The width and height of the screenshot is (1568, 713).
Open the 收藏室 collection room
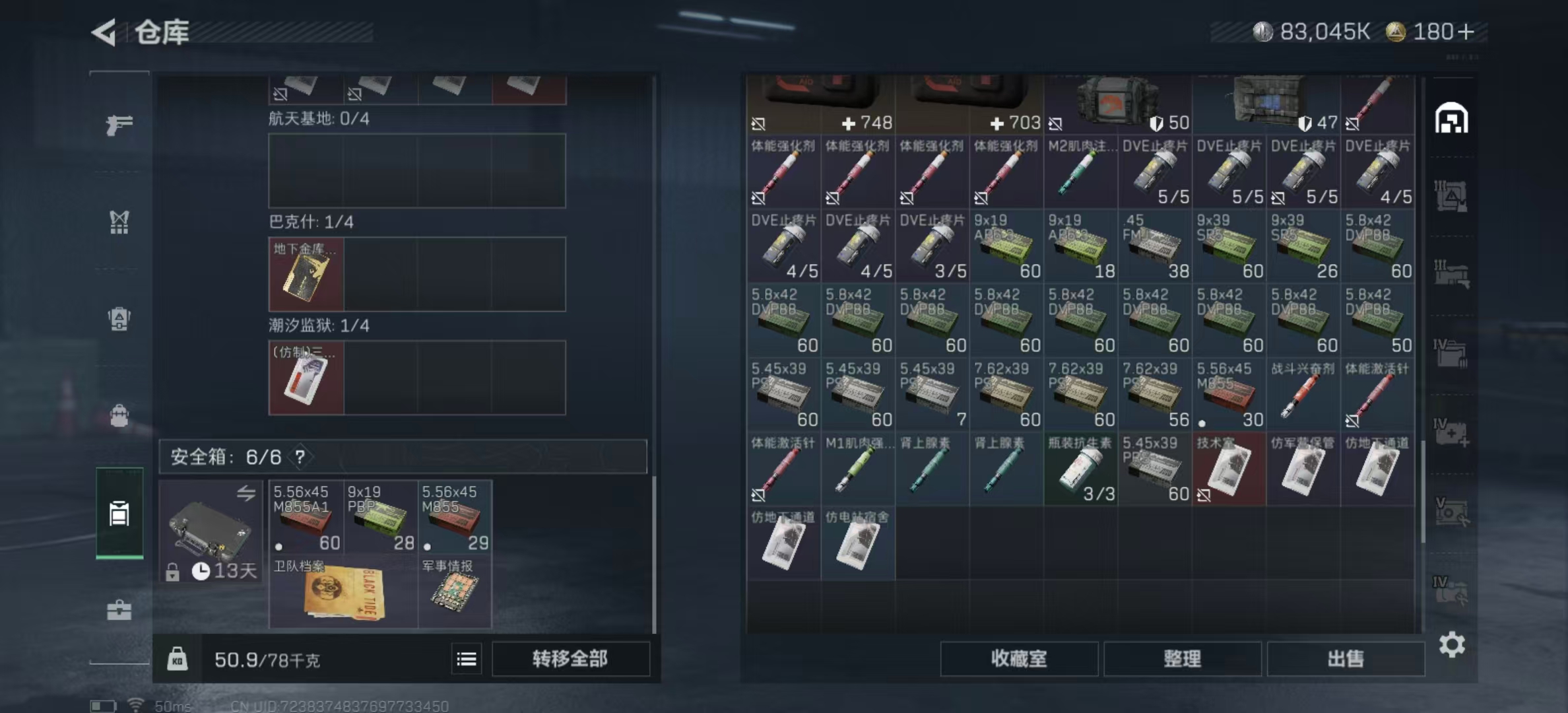(1018, 658)
